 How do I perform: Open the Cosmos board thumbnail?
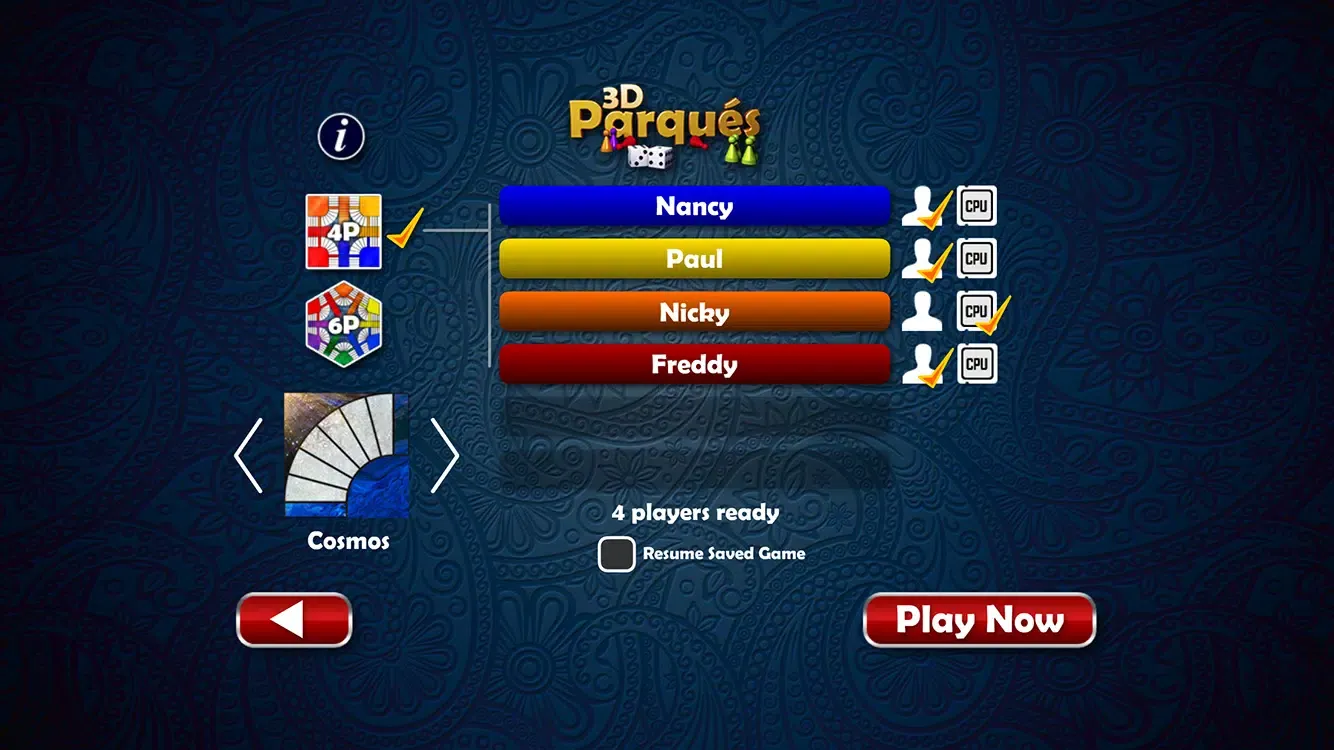(x=345, y=455)
